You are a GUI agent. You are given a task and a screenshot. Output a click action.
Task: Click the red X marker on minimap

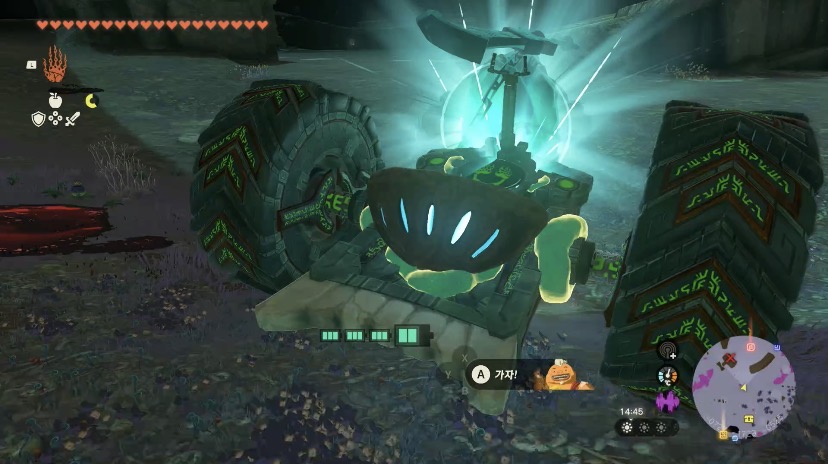coord(731,357)
